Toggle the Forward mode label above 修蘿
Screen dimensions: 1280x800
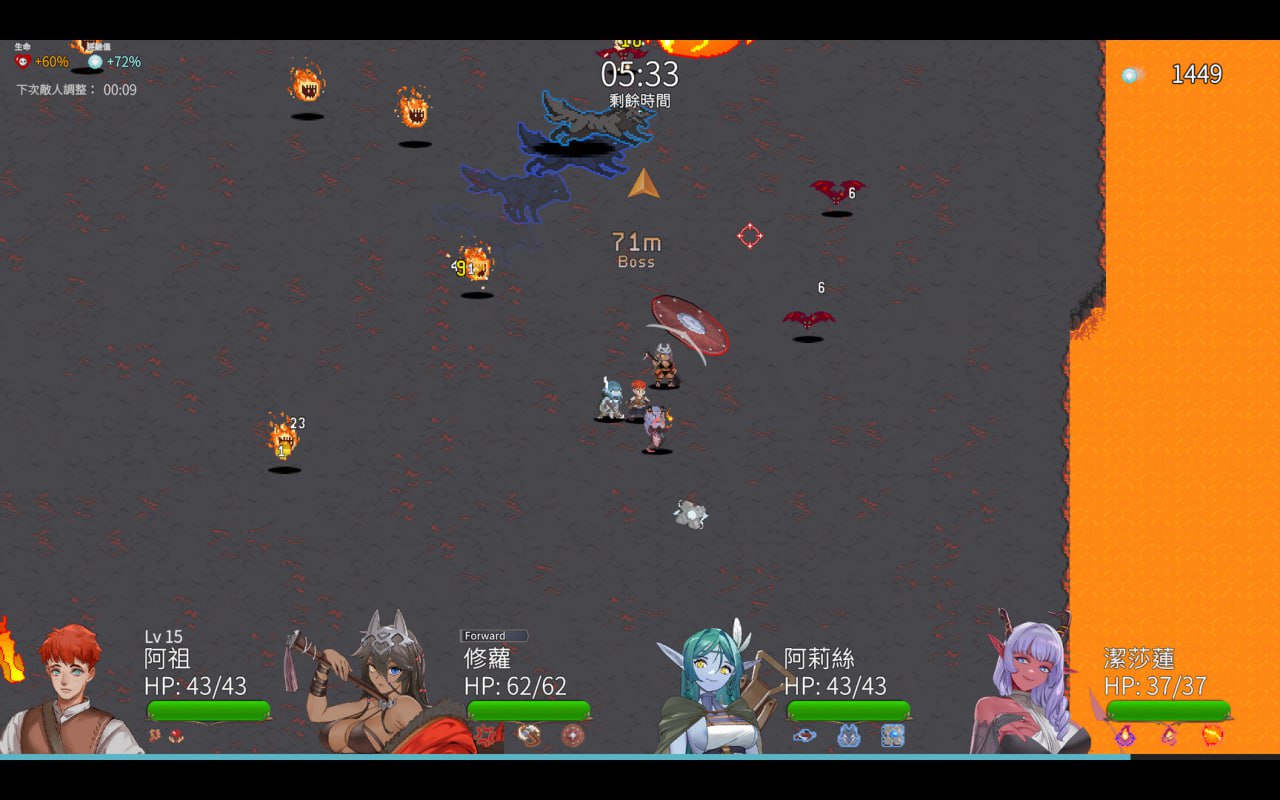point(493,635)
